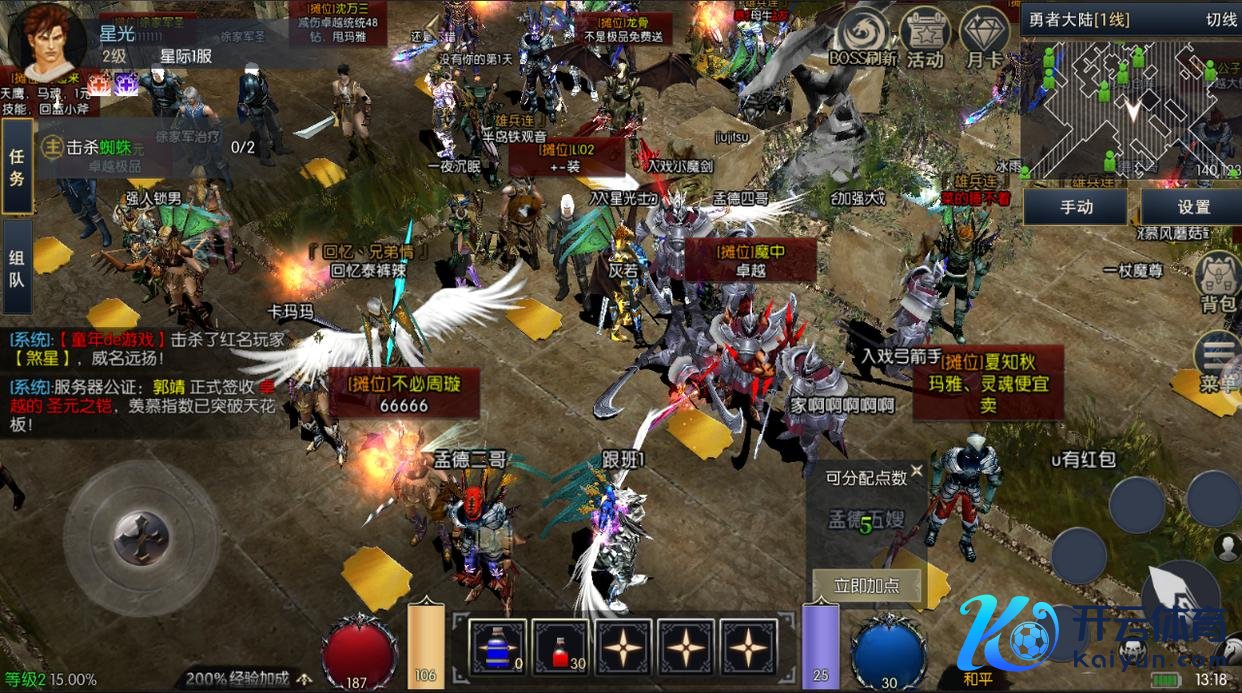
Task: Click 立即加点 to allocate points
Action: point(865,586)
